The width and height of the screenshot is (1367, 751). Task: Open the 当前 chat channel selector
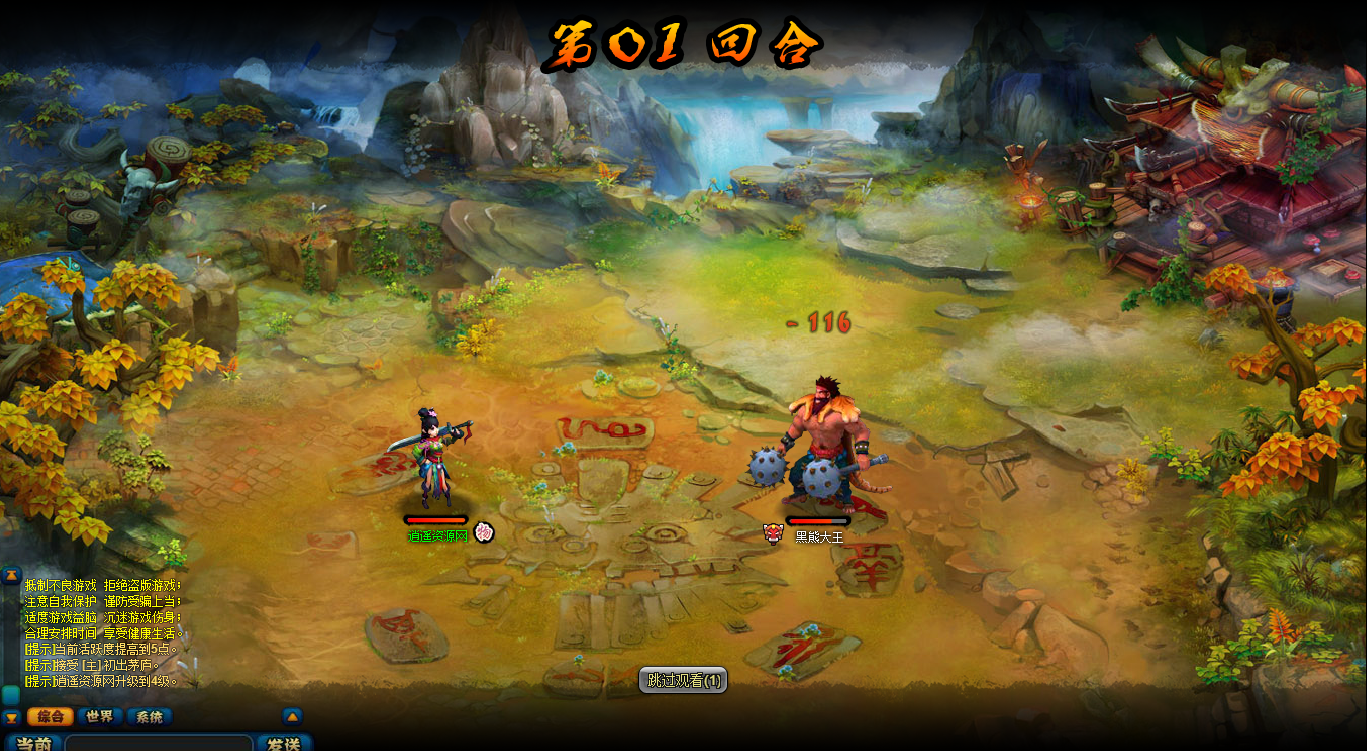[x=34, y=744]
